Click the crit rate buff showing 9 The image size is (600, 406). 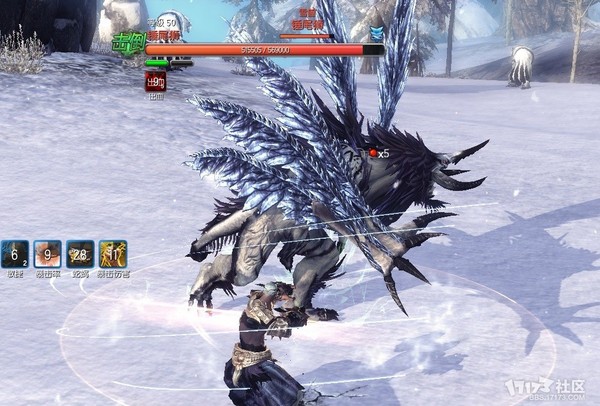[47, 254]
